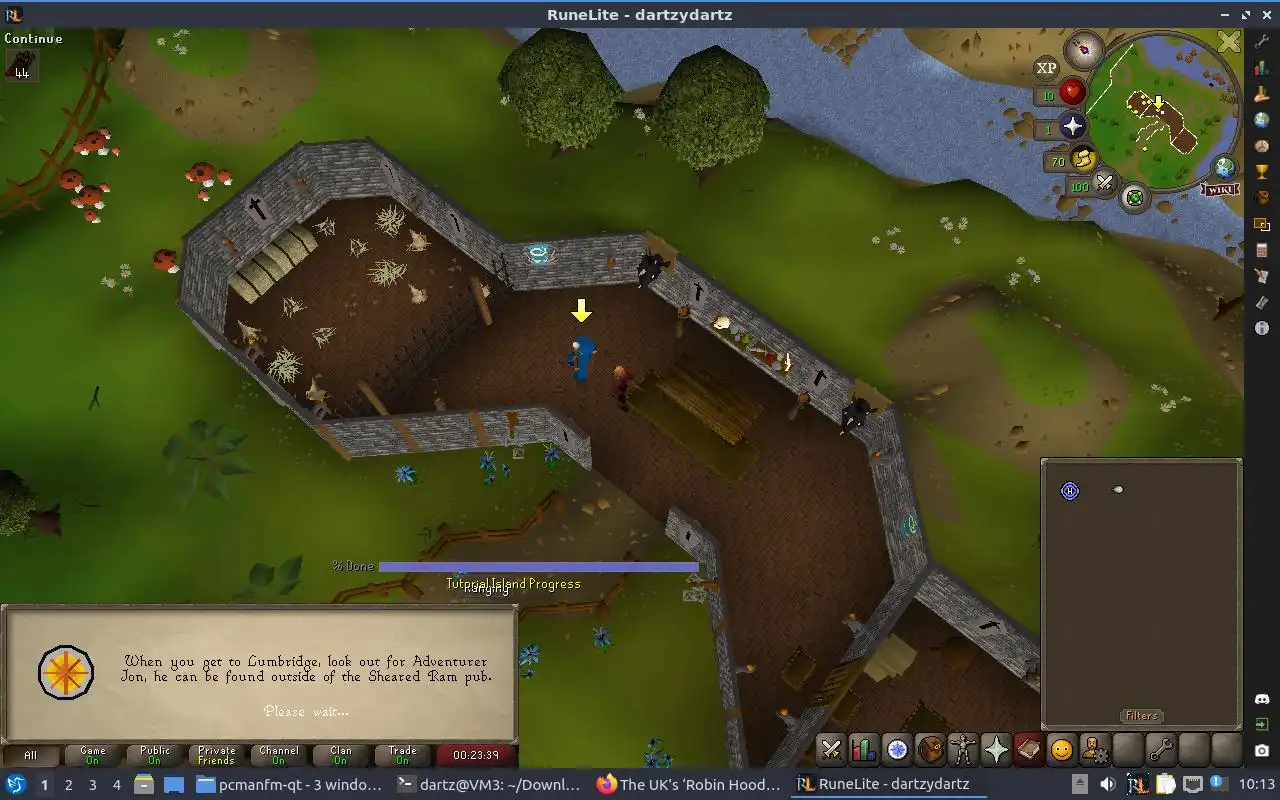Image resolution: width=1280 pixels, height=800 pixels.
Task: Toggle the Public chat filter
Action: [155, 755]
